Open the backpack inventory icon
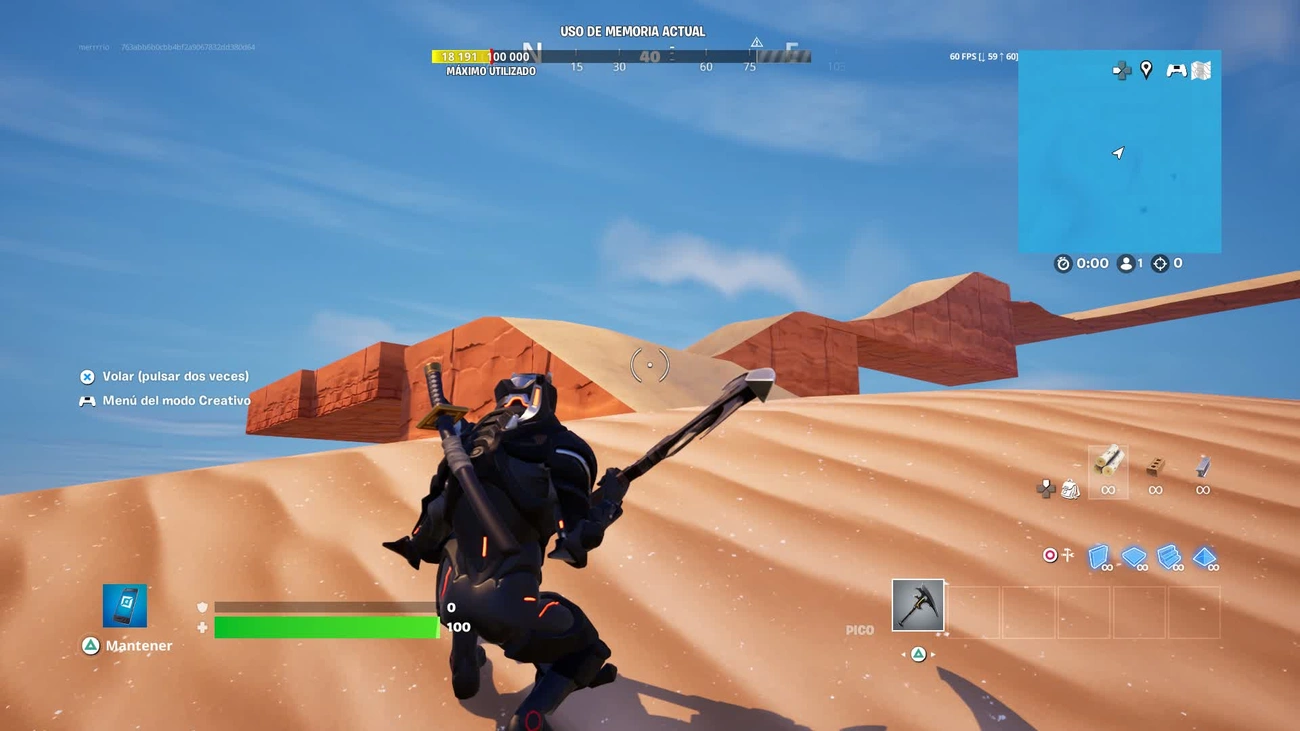The height and width of the screenshot is (731, 1300). pyautogui.click(x=1070, y=488)
